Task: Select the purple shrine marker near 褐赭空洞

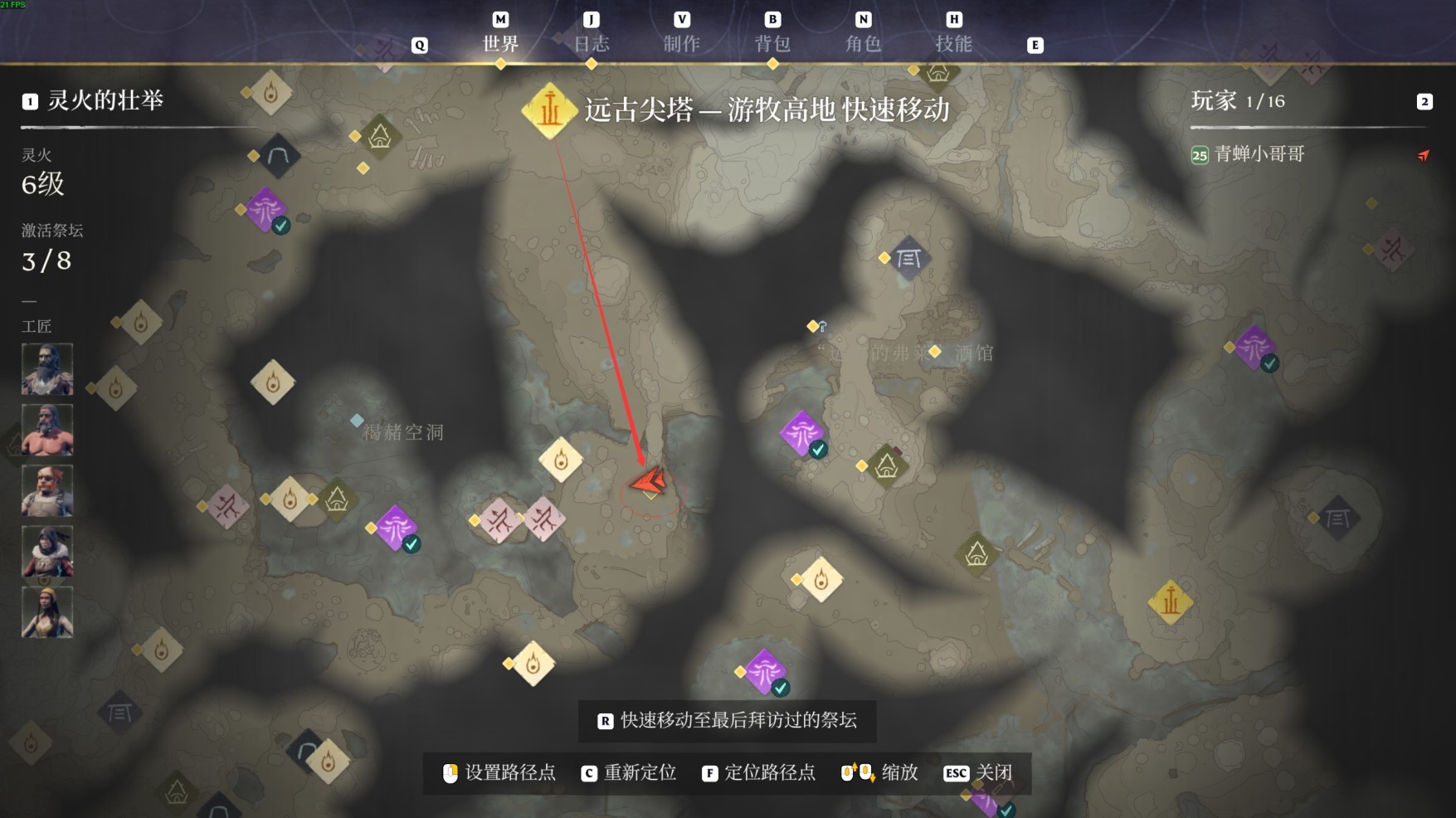Action: tap(396, 527)
